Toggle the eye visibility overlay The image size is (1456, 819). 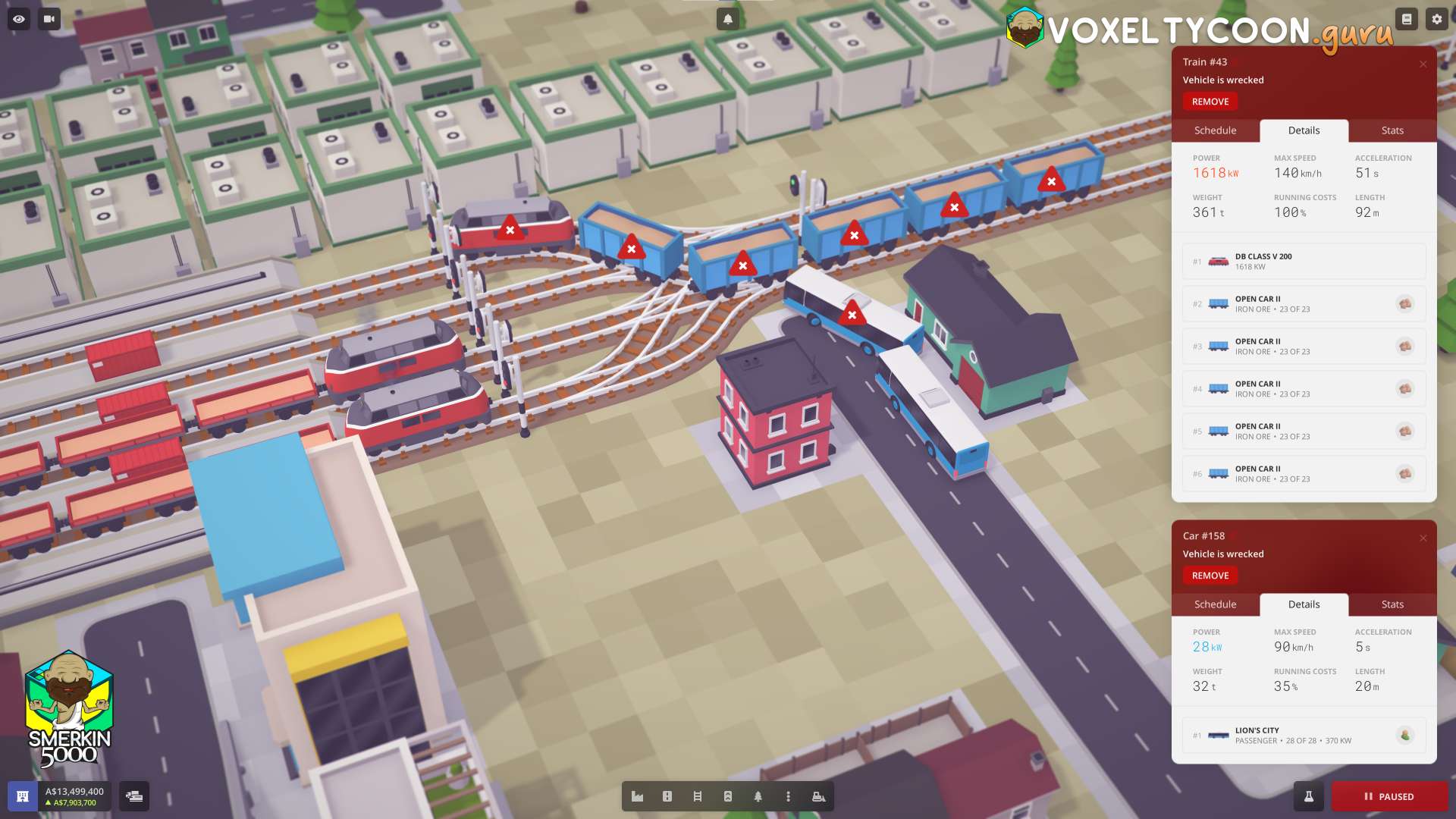19,19
